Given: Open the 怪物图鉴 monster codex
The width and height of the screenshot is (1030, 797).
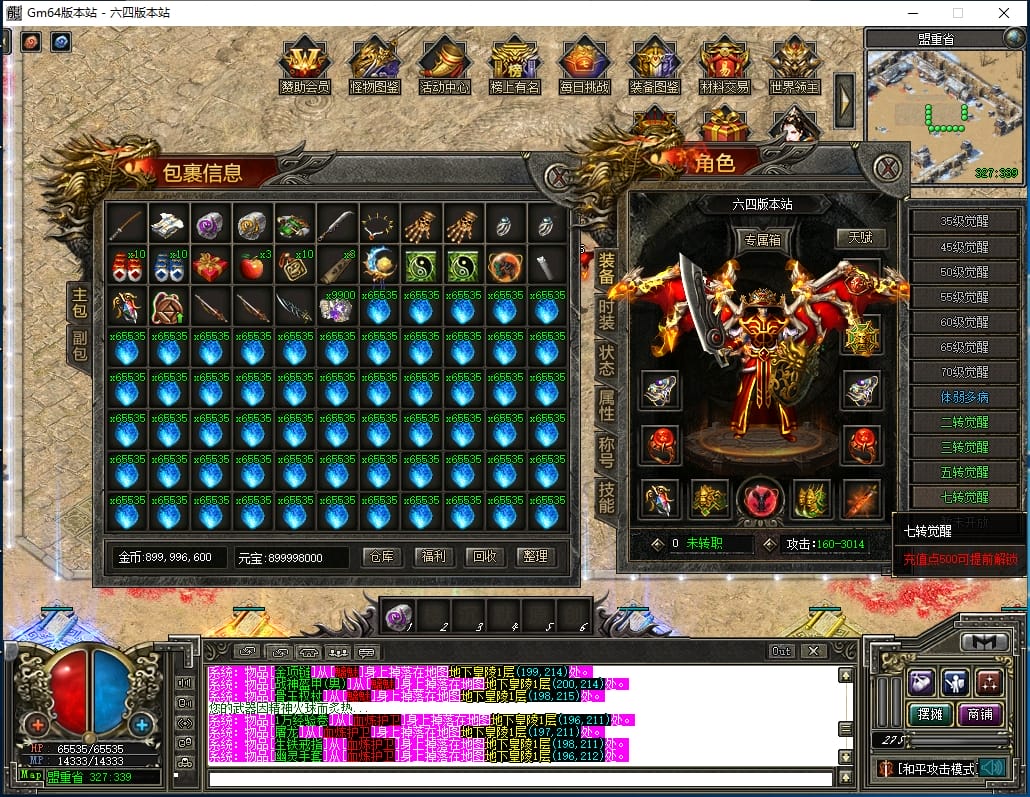Looking at the screenshot, I should [375, 66].
